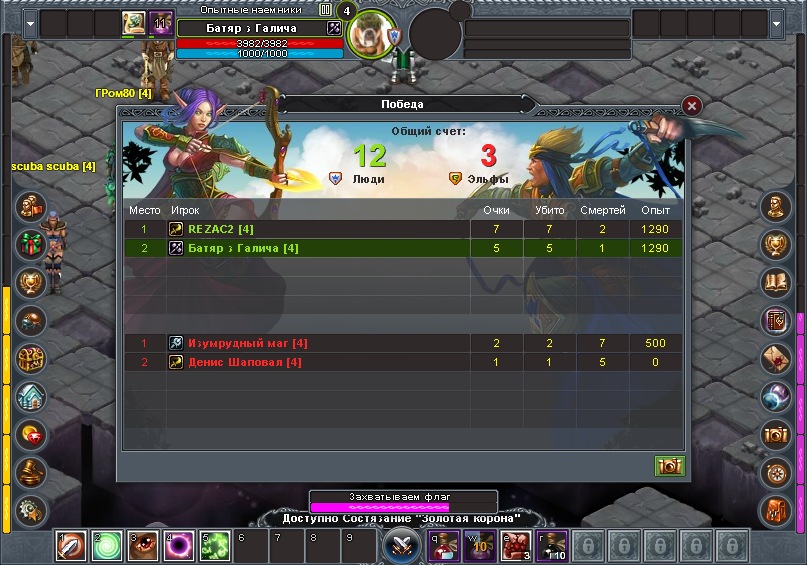
Task: Take a screenshot of the results table
Action: pyautogui.click(x=669, y=465)
